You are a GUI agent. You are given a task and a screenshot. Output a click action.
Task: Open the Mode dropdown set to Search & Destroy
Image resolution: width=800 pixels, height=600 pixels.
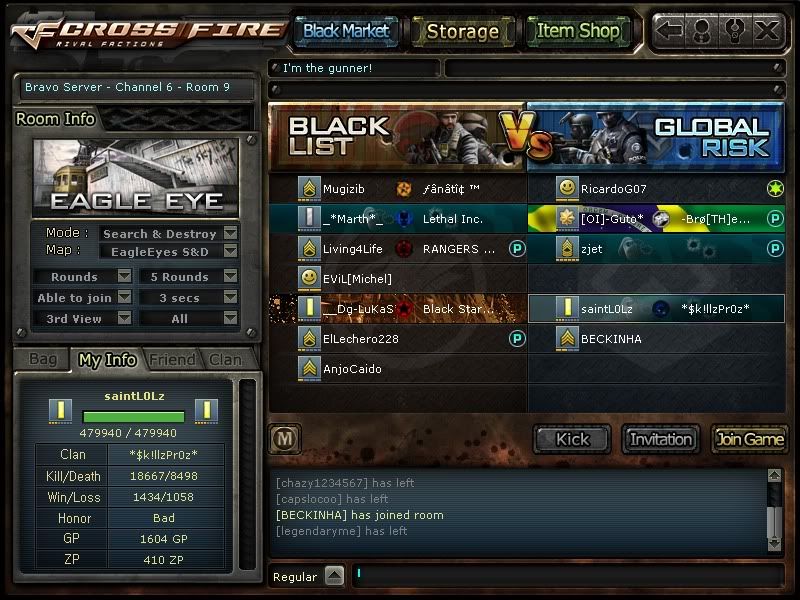[230, 233]
